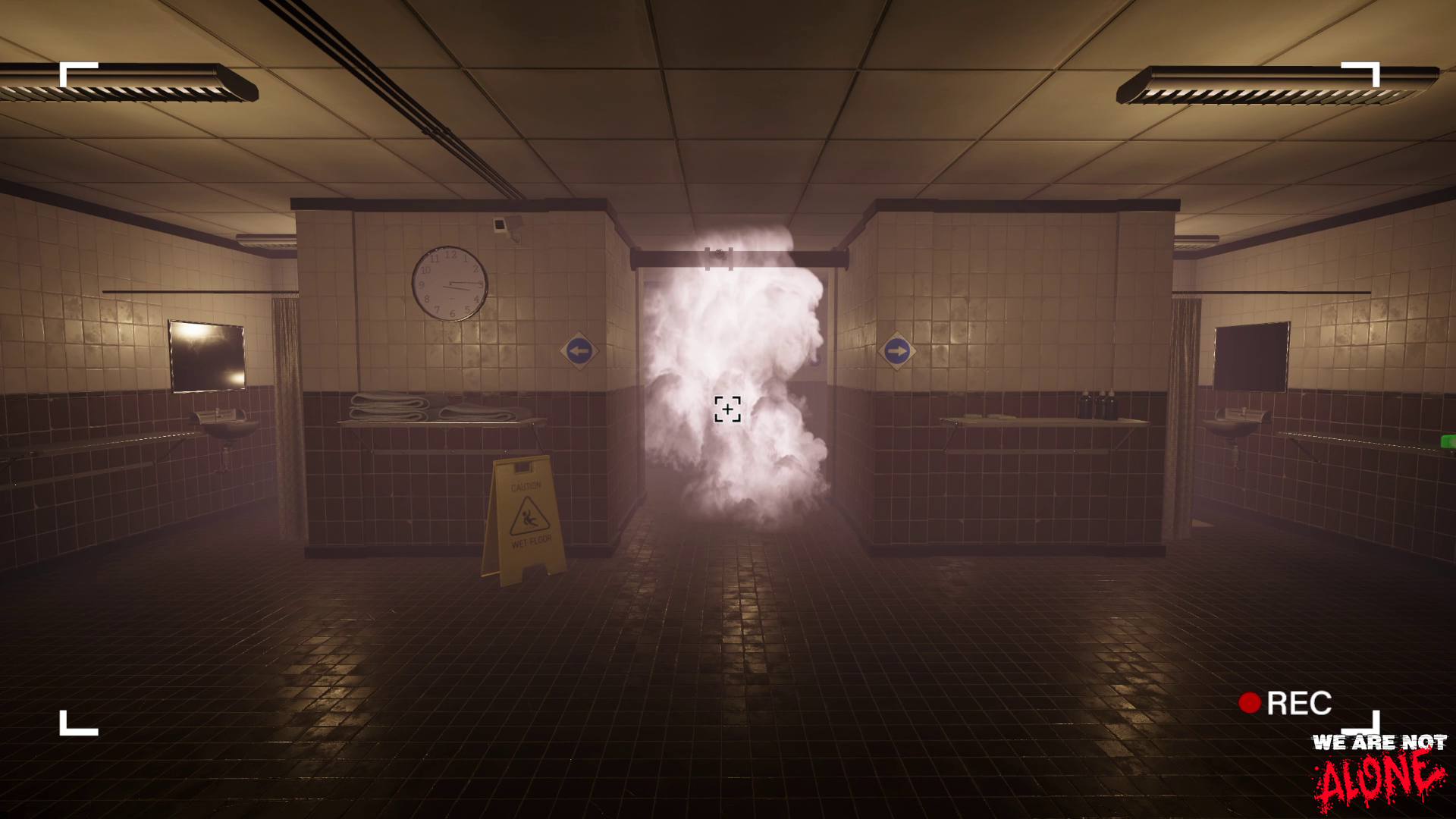Select the right-pointing blue arrow sign
The height and width of the screenshot is (819, 1456).
[x=899, y=349]
